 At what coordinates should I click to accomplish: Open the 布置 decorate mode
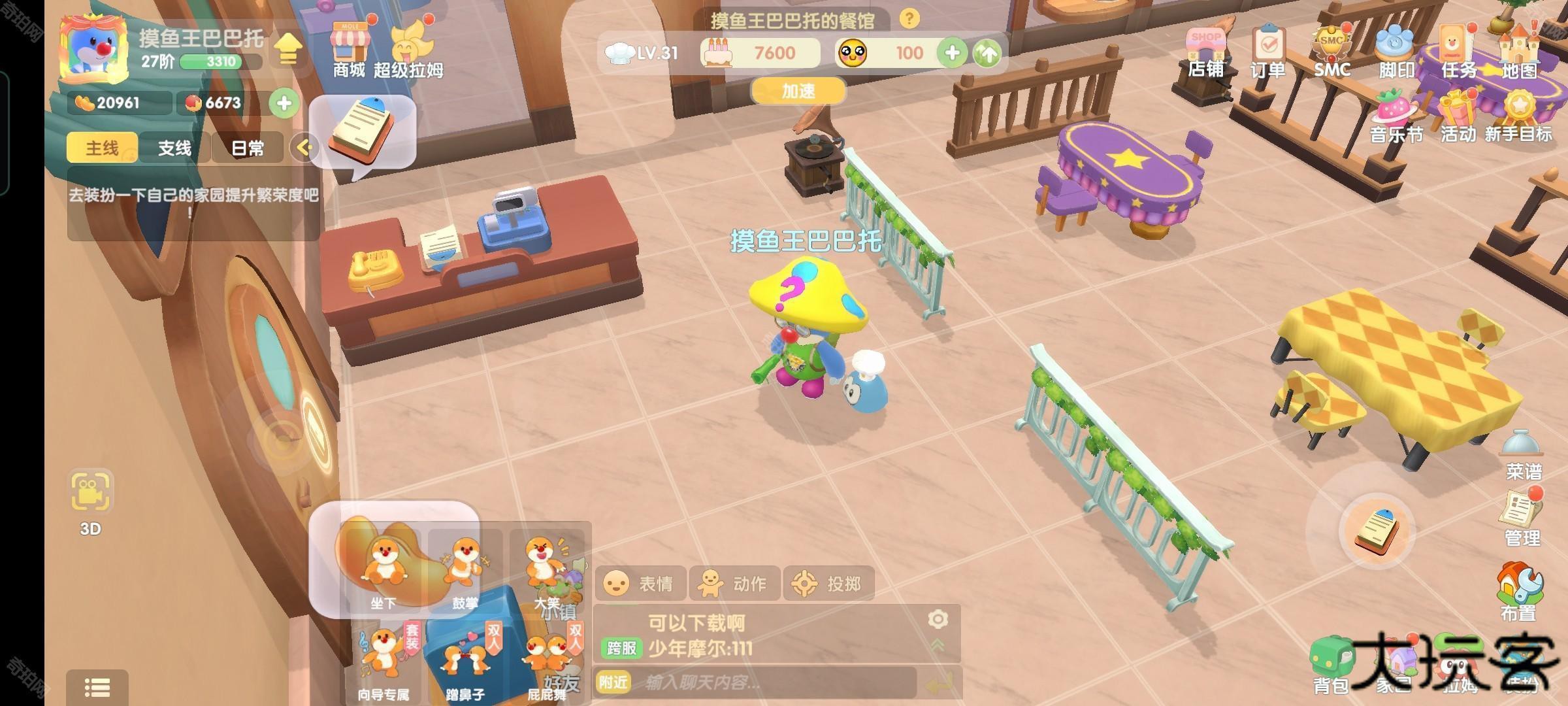click(1518, 592)
